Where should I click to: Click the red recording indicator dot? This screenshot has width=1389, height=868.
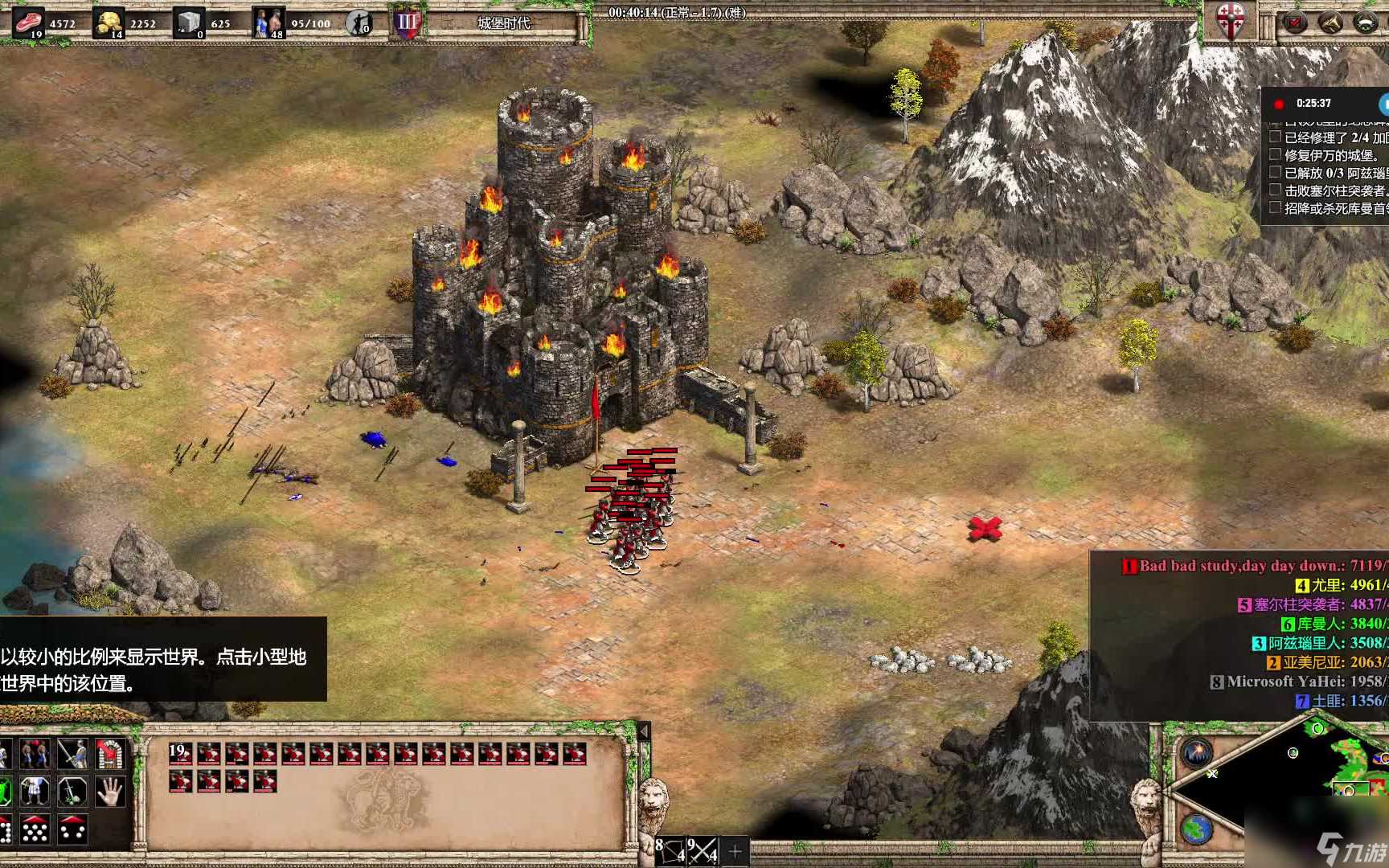1279,104
